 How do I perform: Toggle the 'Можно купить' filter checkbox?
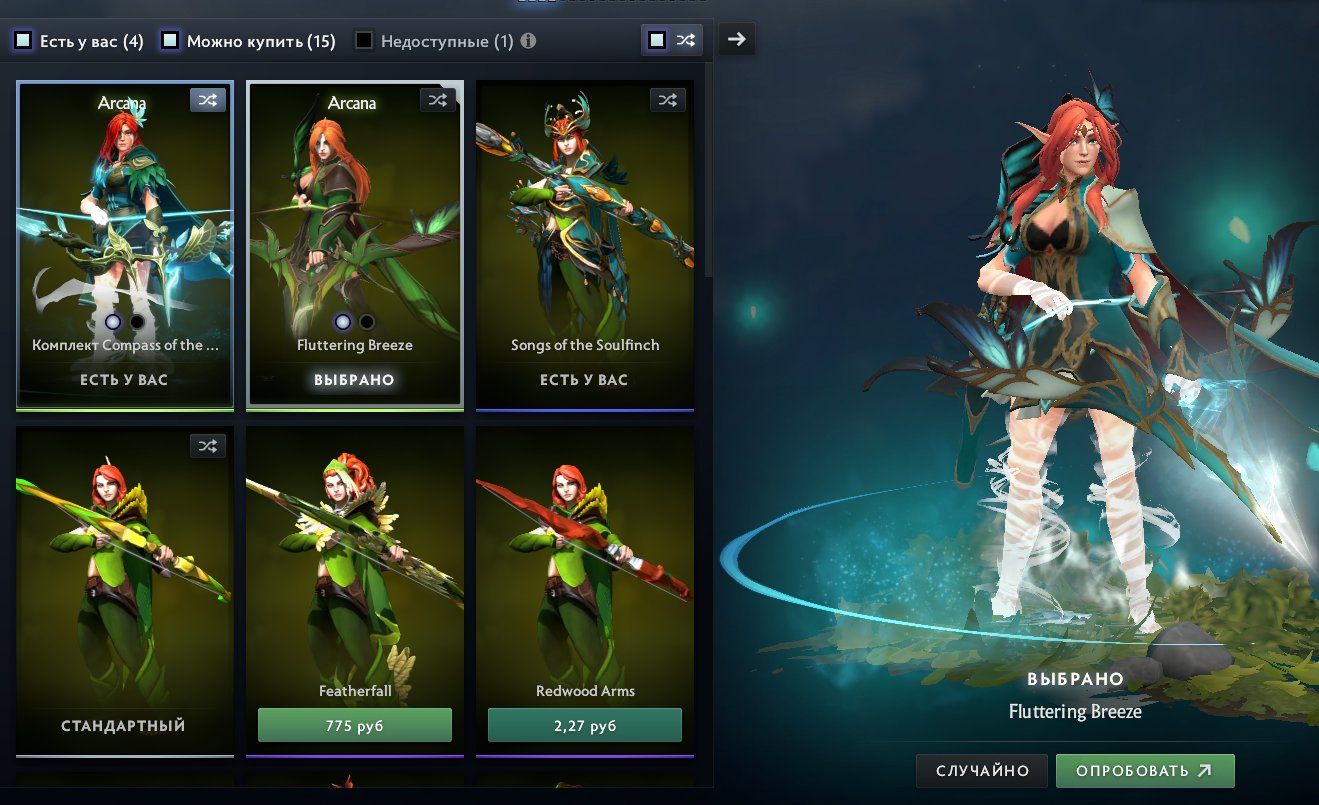pyautogui.click(x=170, y=41)
